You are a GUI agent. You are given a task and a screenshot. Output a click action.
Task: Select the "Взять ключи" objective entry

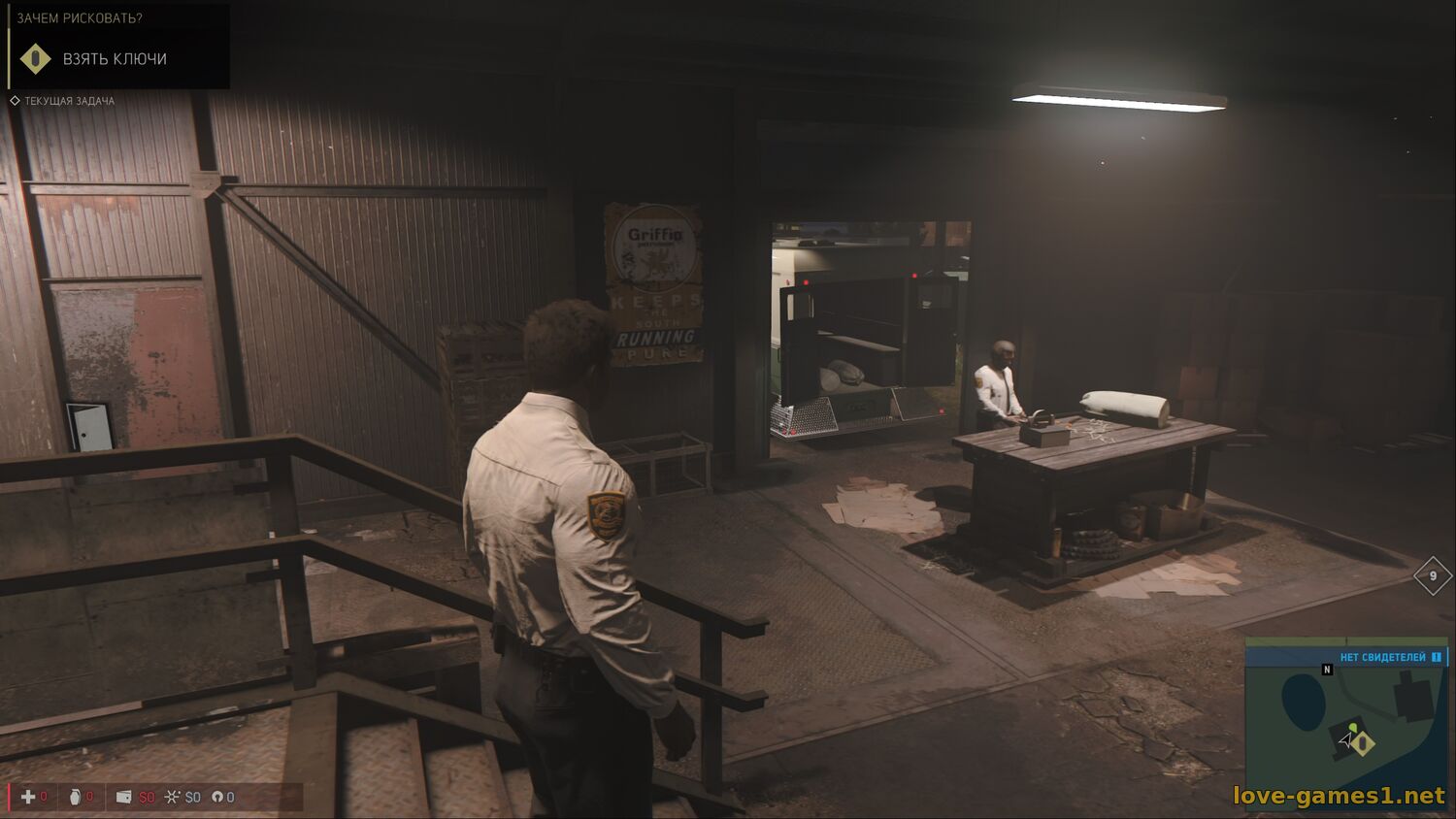click(115, 59)
